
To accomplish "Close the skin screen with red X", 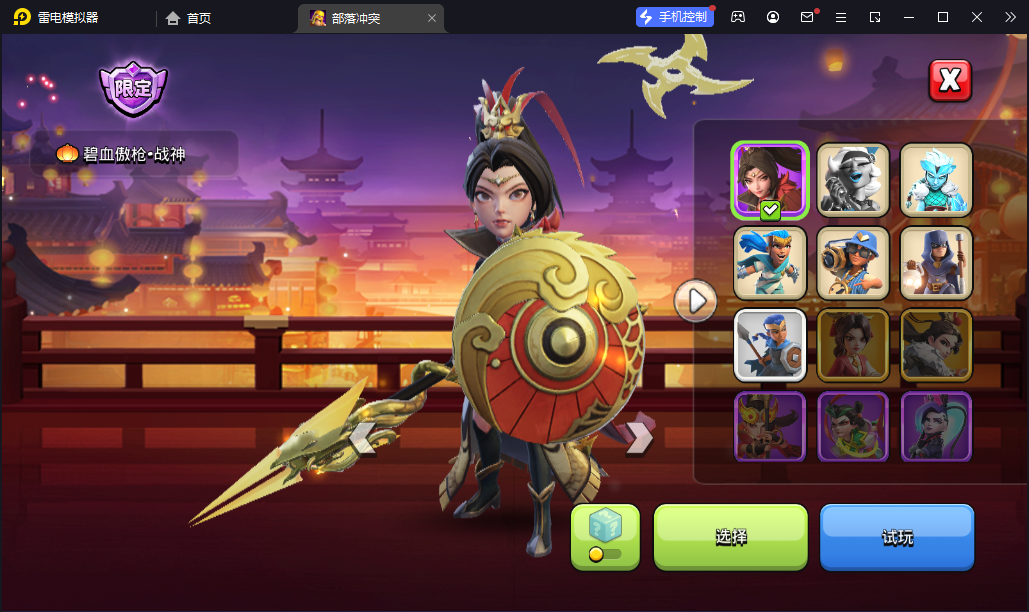I will (950, 81).
